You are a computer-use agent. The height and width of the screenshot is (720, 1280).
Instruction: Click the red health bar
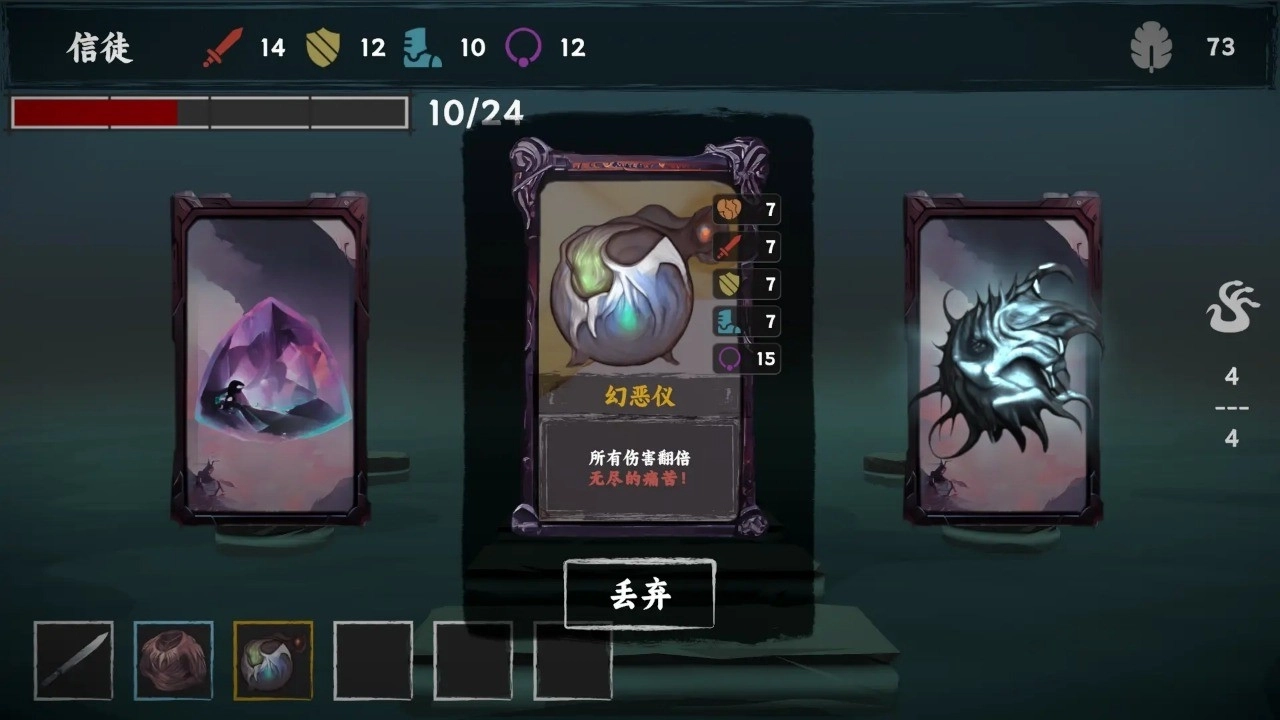(95, 113)
